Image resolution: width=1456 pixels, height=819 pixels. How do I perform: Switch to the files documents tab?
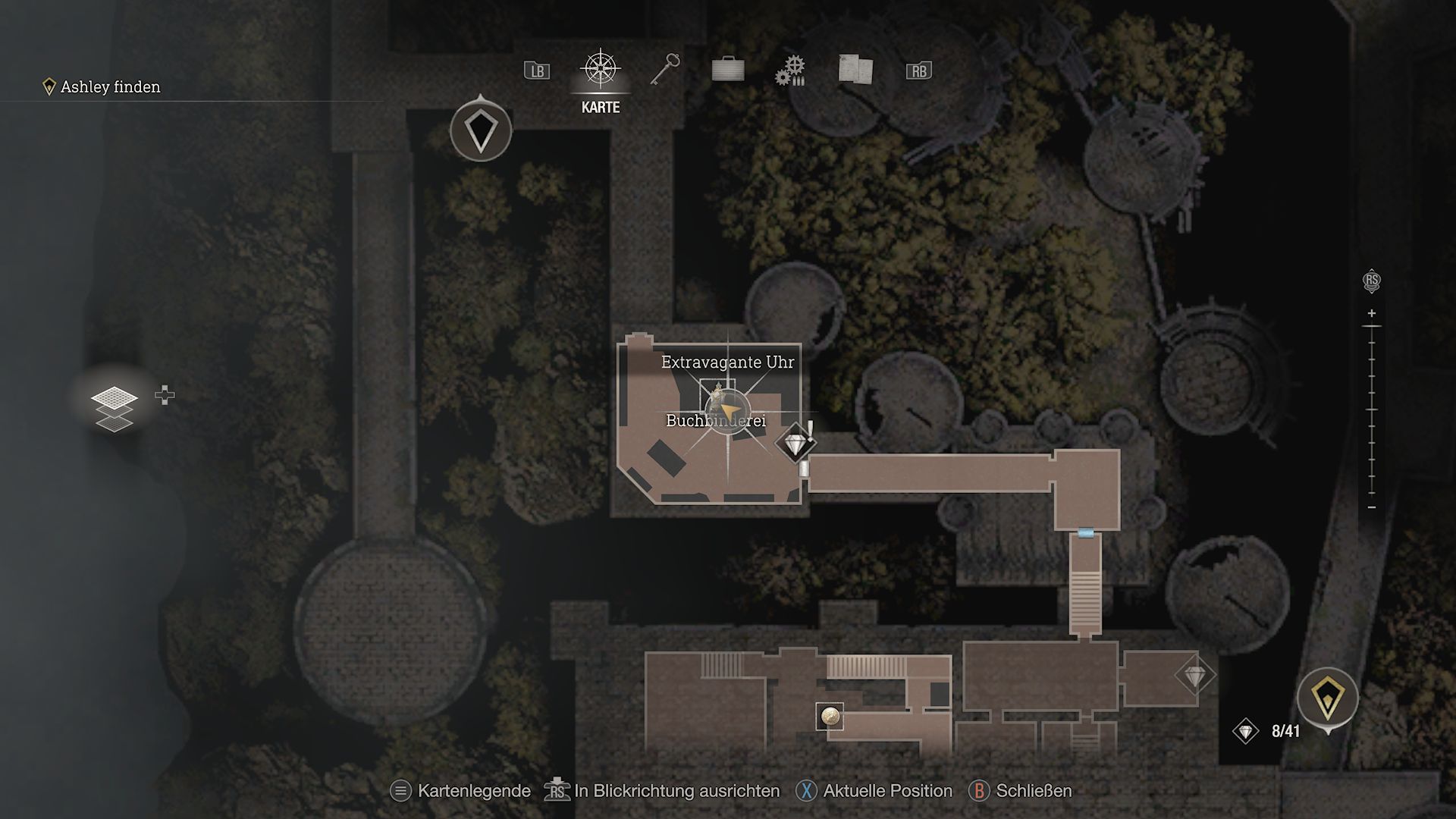(855, 69)
